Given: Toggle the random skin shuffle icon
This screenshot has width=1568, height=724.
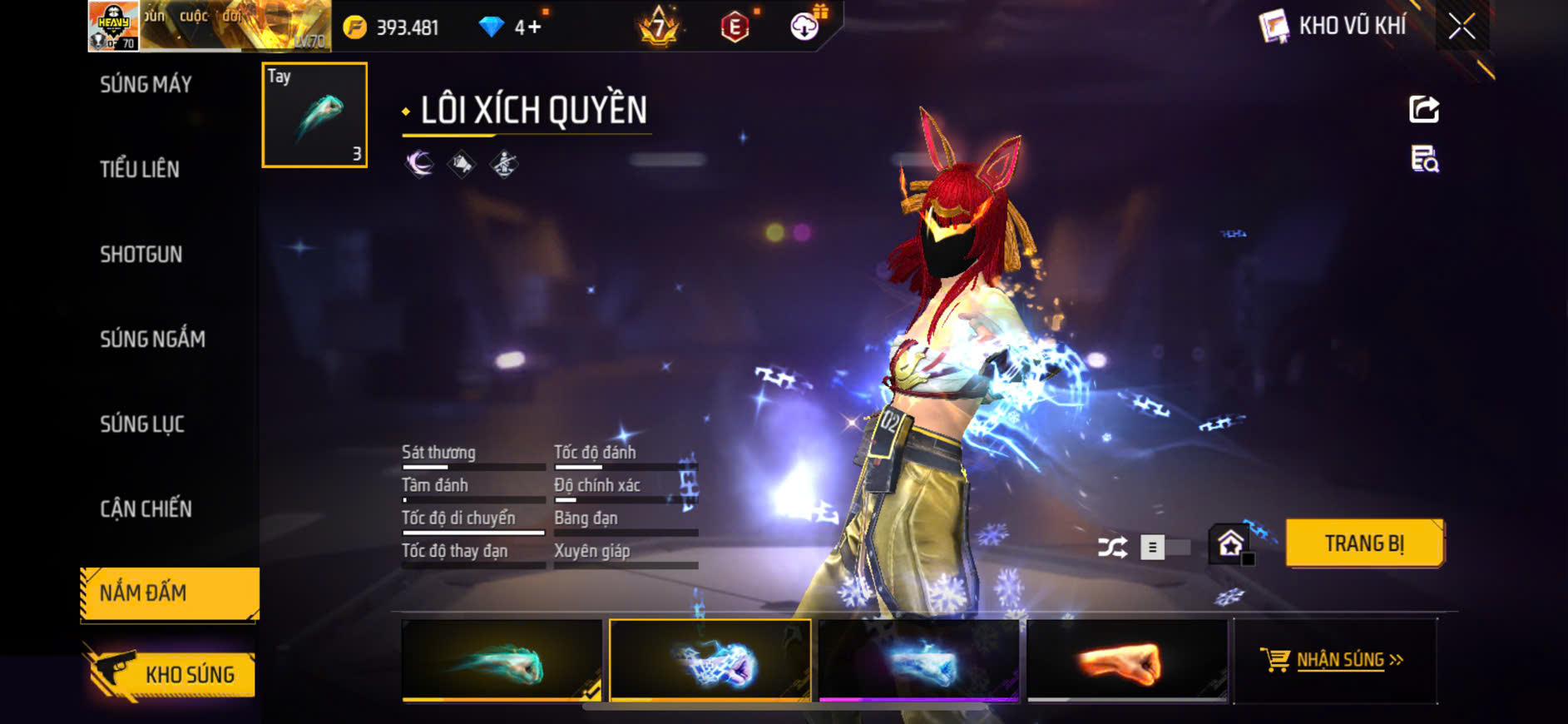Looking at the screenshot, I should [1112, 547].
